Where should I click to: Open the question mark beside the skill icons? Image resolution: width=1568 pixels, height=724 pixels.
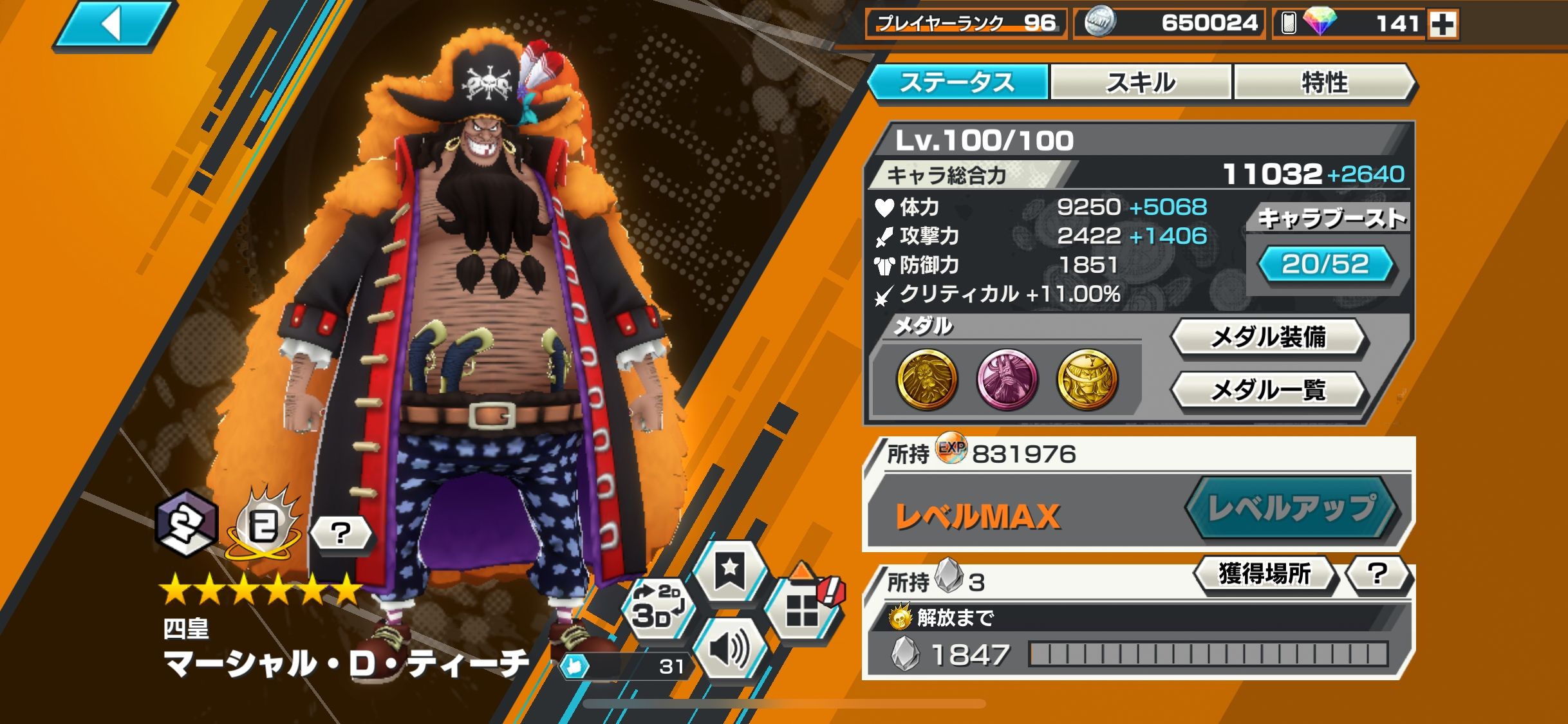coord(341,533)
